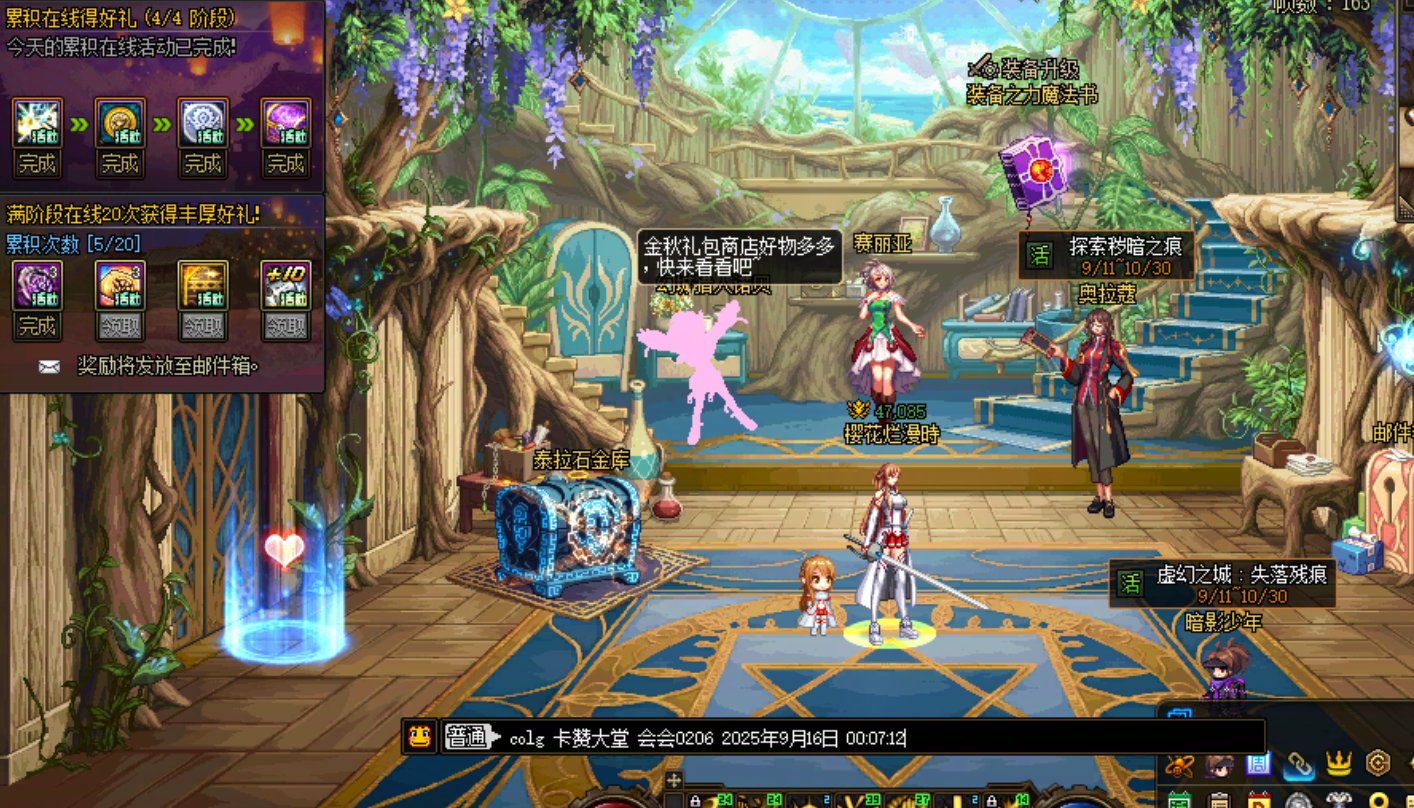Claim the +10 ticket reward

click(285, 326)
